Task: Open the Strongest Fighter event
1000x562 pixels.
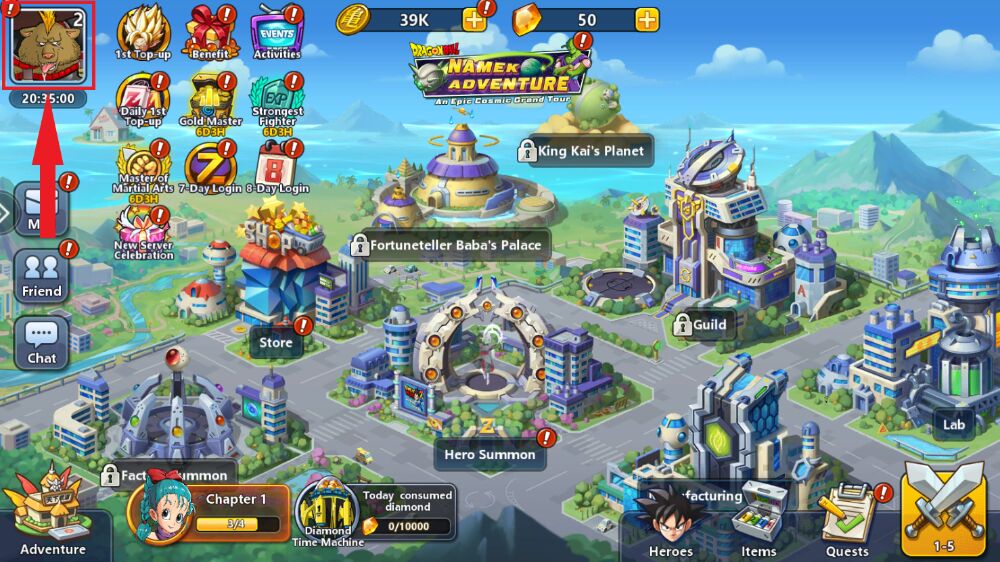Action: [276, 98]
